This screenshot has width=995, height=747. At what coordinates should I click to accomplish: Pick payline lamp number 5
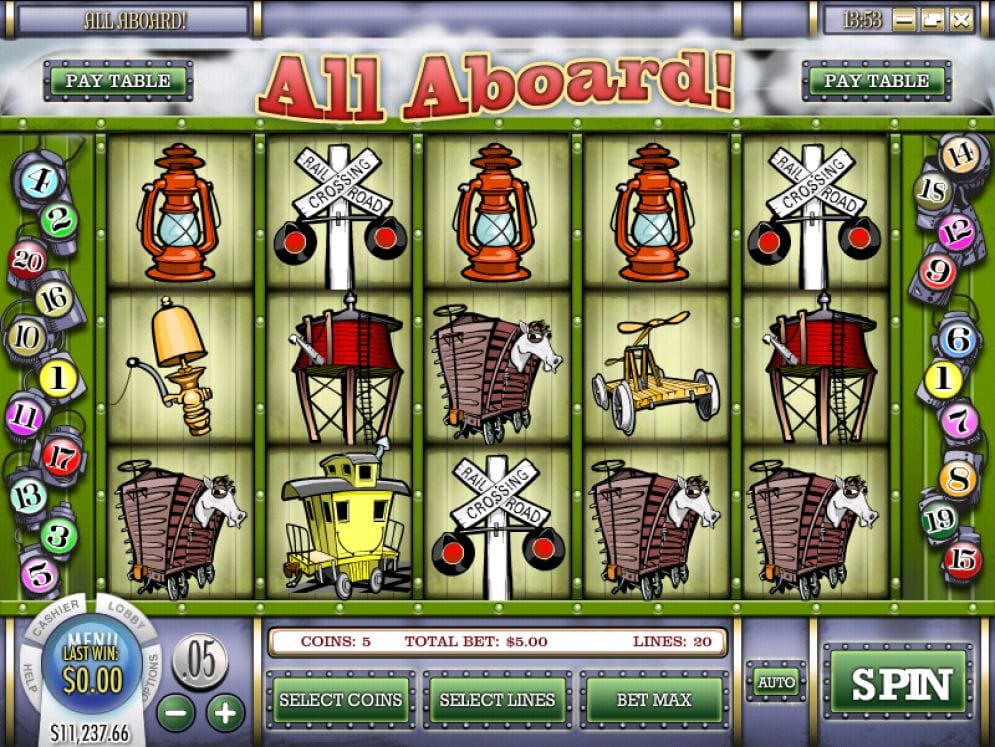(x=40, y=574)
